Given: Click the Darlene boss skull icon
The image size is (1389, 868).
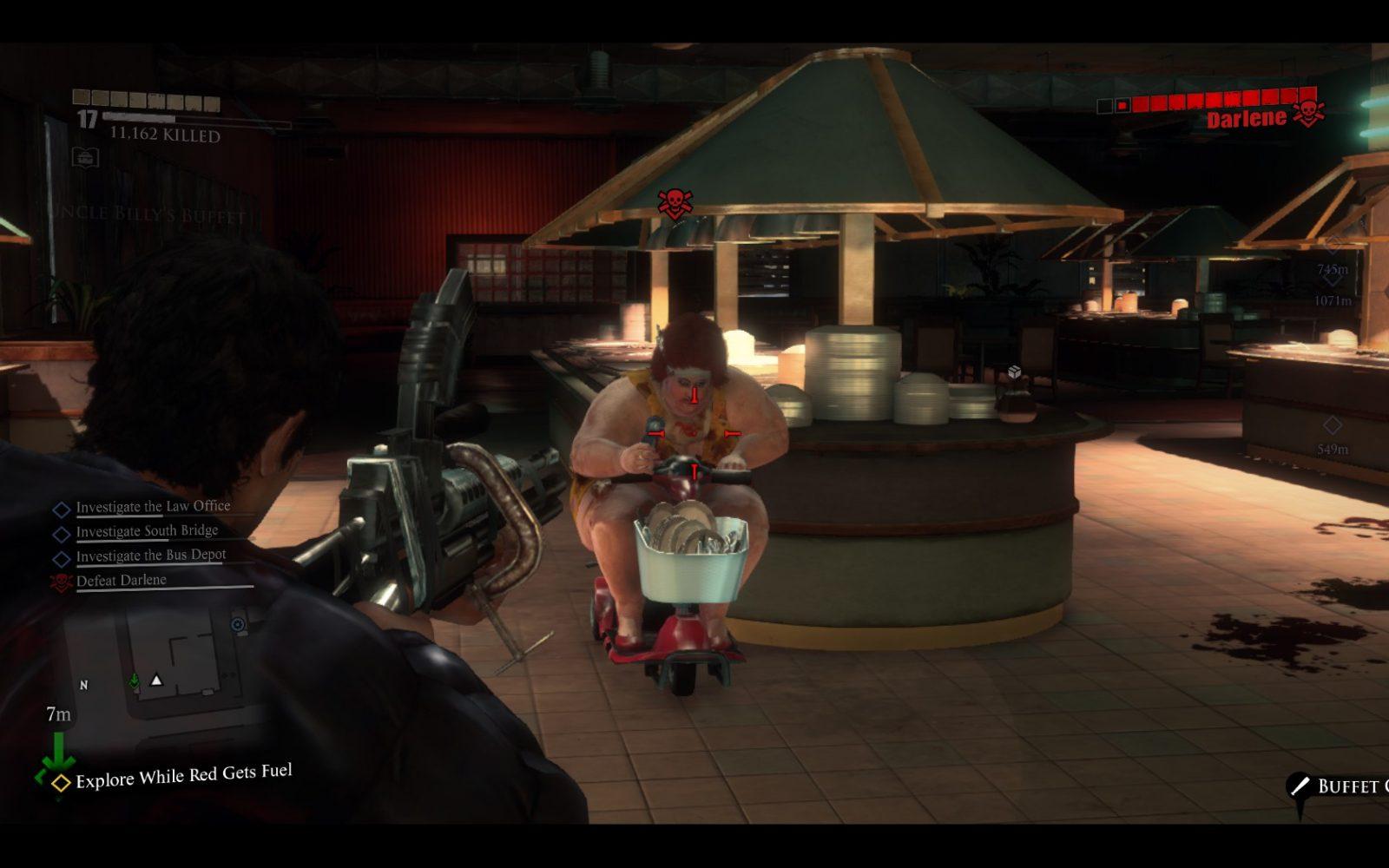Looking at the screenshot, I should pyautogui.click(x=1308, y=114).
